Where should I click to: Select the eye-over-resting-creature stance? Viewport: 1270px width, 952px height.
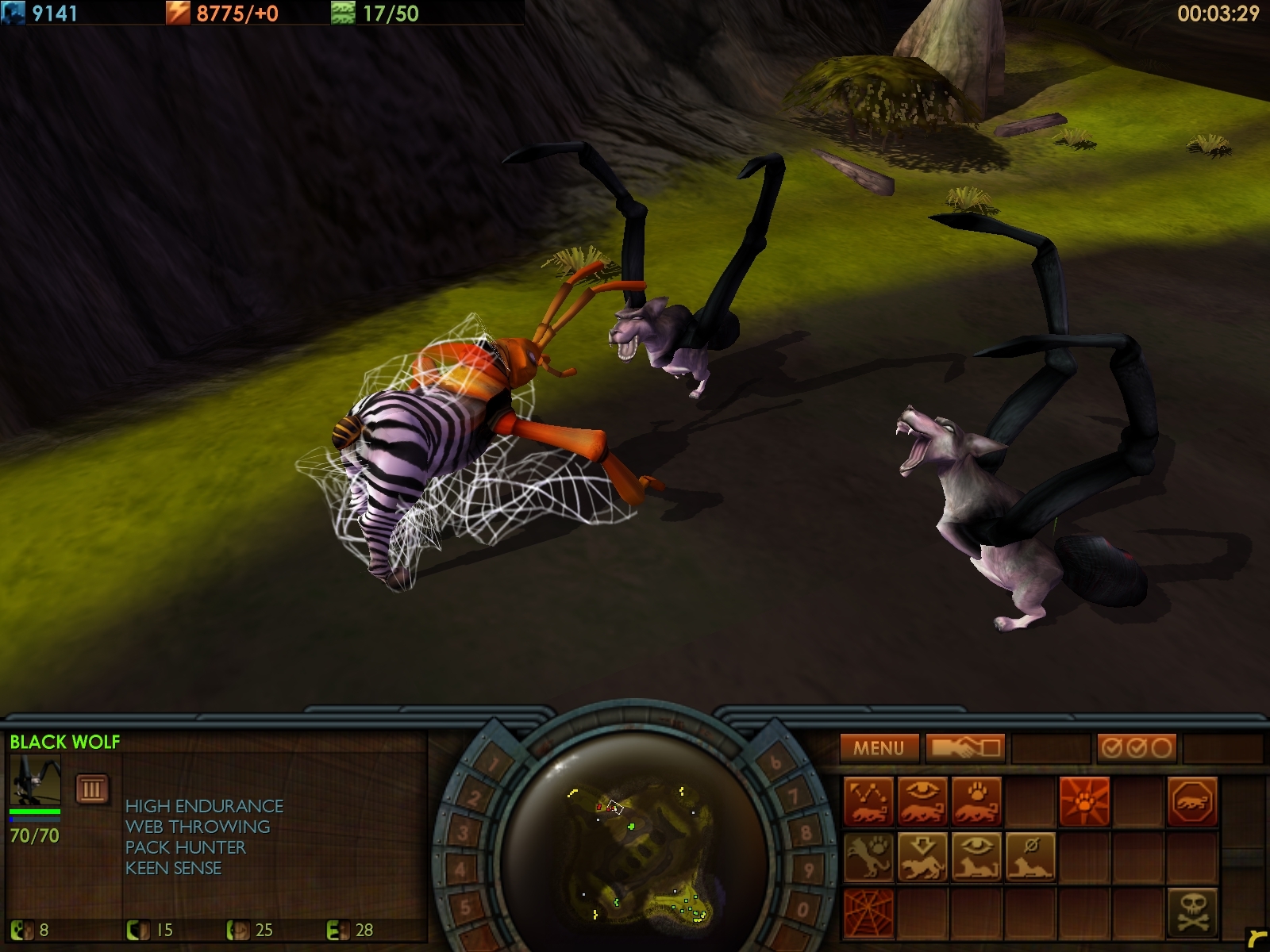pos(976,857)
